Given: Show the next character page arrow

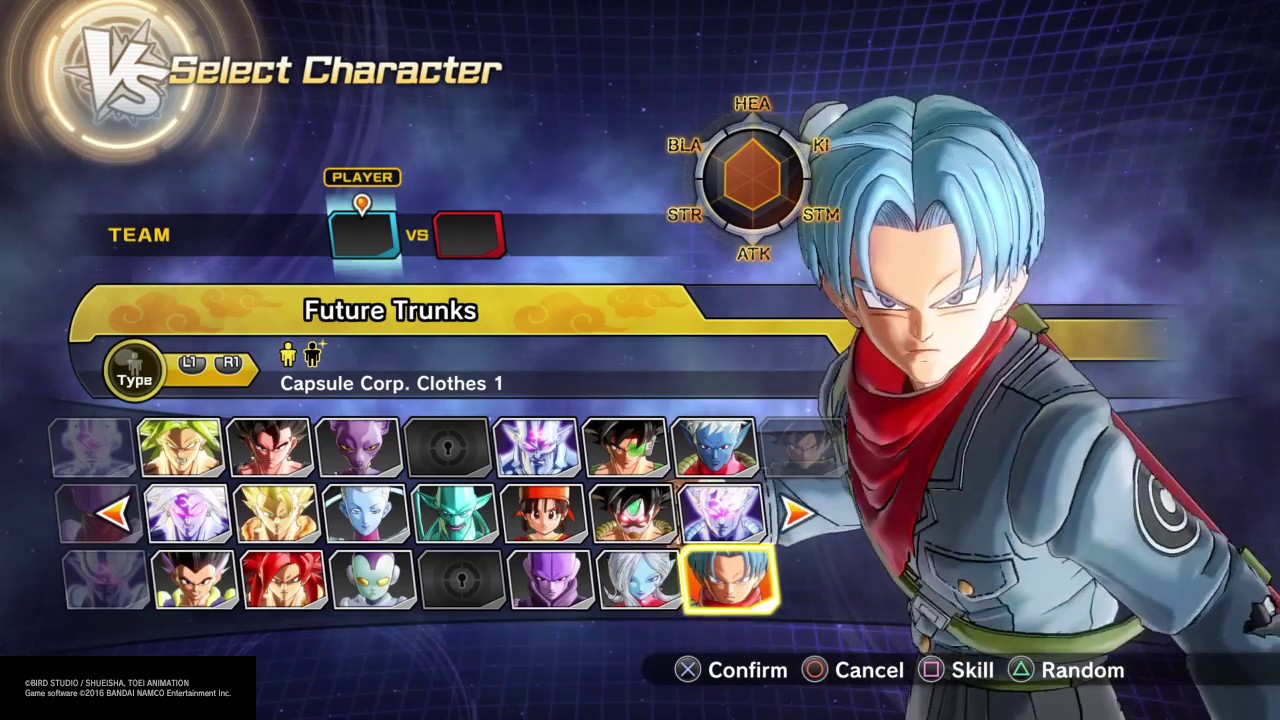Looking at the screenshot, I should 797,513.
